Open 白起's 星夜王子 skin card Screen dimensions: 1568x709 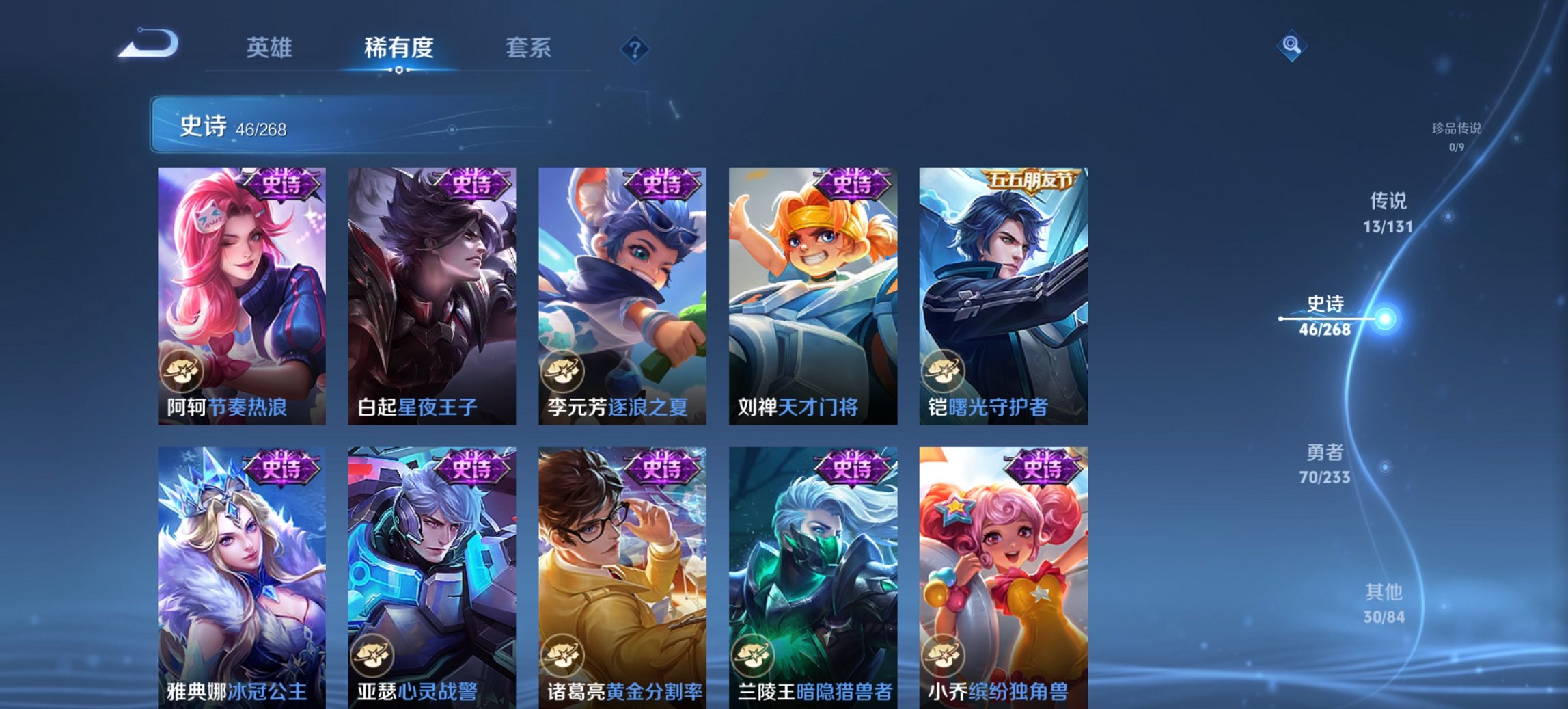[433, 294]
